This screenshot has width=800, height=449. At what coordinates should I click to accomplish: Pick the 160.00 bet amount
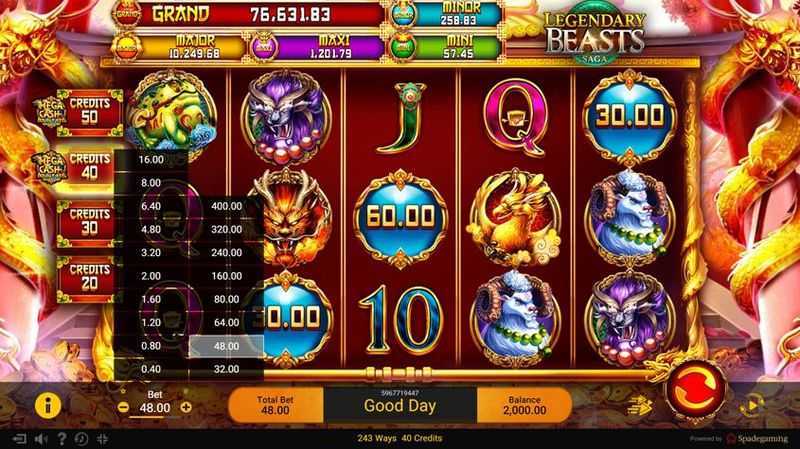coord(227,275)
